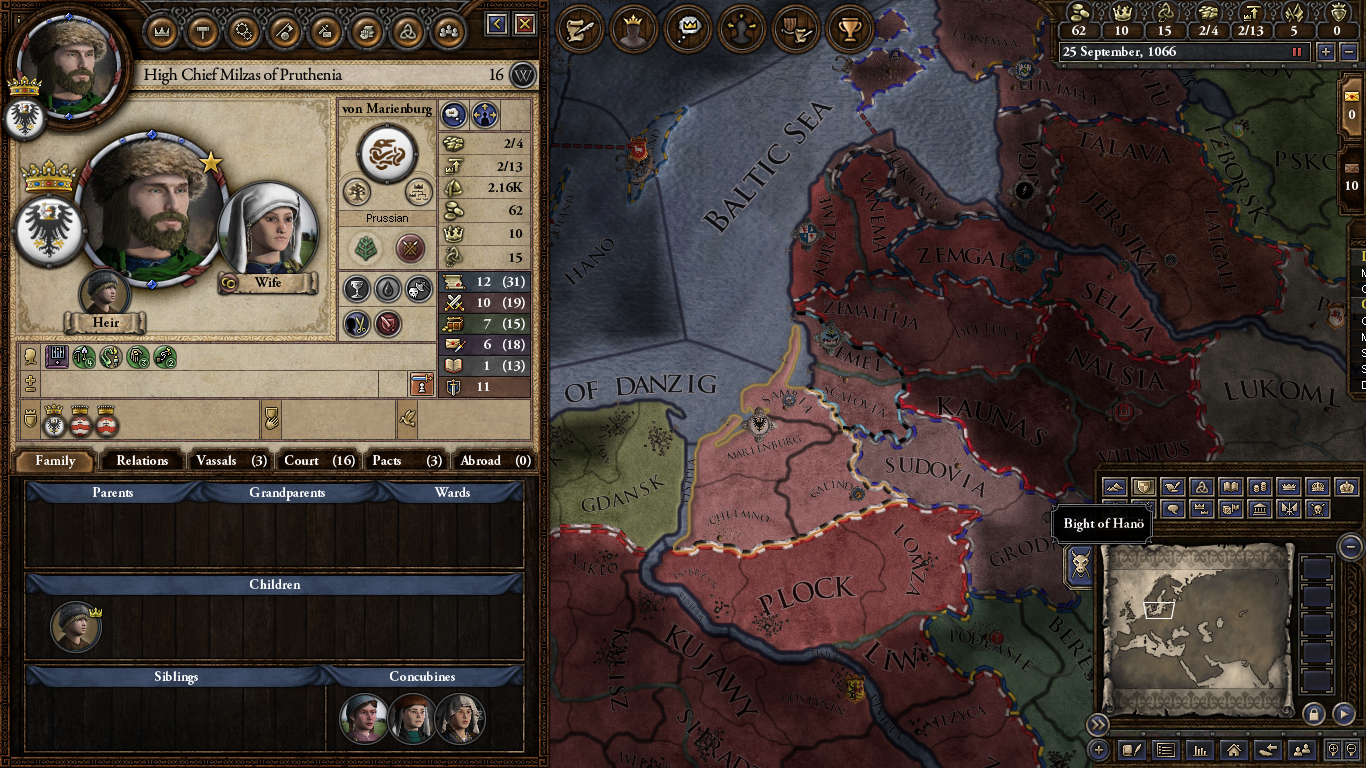Close the character panel with the red X
Image resolution: width=1366 pixels, height=768 pixels.
pos(524,24)
